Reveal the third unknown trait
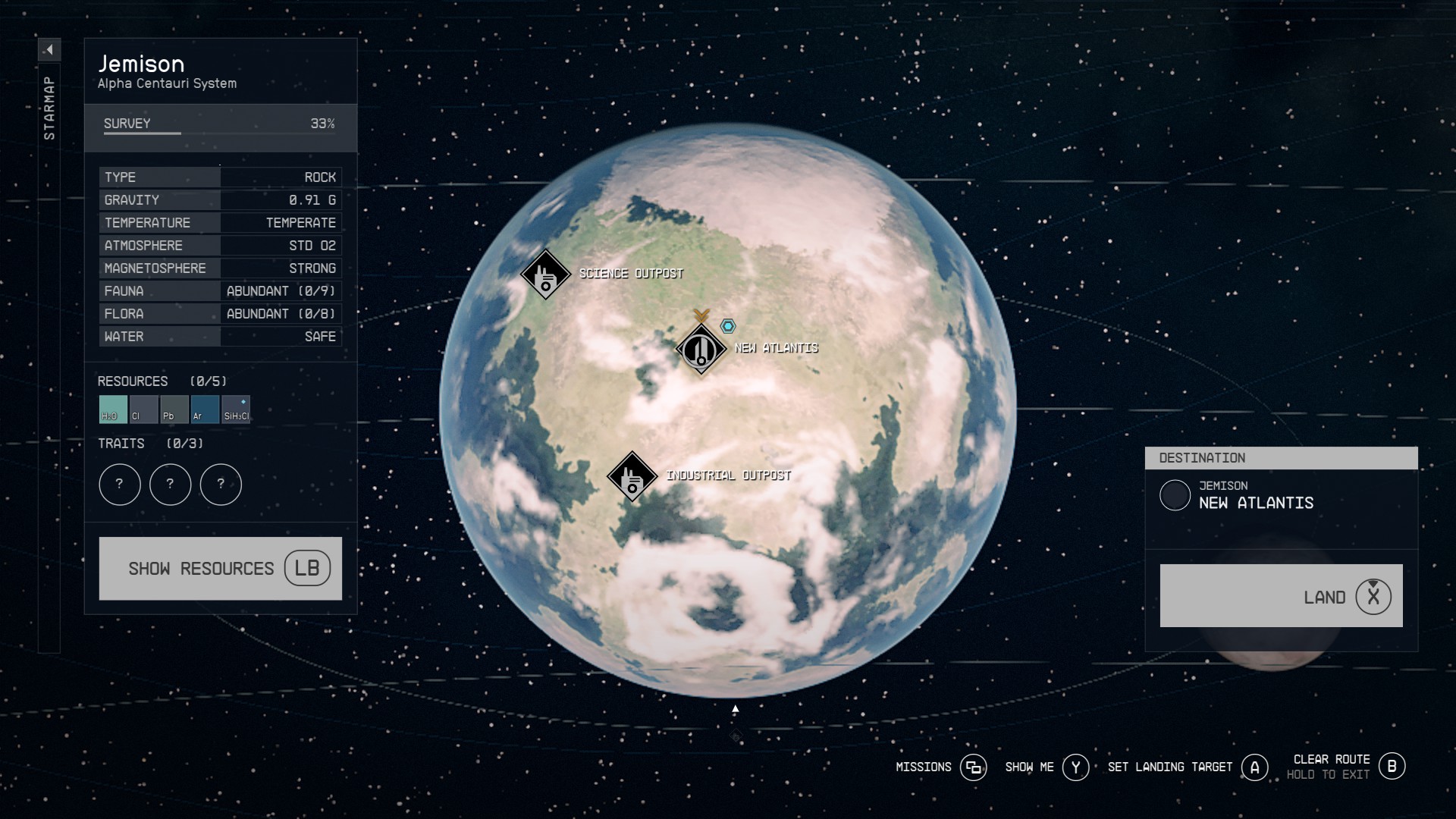Image resolution: width=1456 pixels, height=819 pixels. click(x=221, y=485)
